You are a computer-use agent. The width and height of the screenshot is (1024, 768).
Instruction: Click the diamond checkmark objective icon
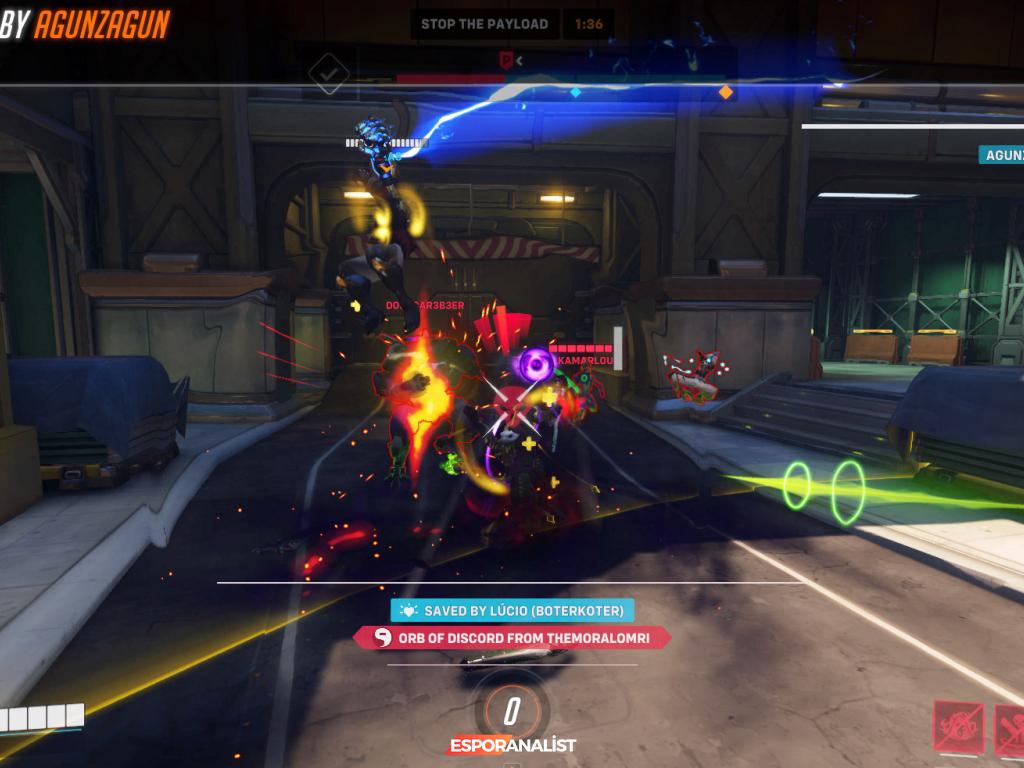coord(329,73)
